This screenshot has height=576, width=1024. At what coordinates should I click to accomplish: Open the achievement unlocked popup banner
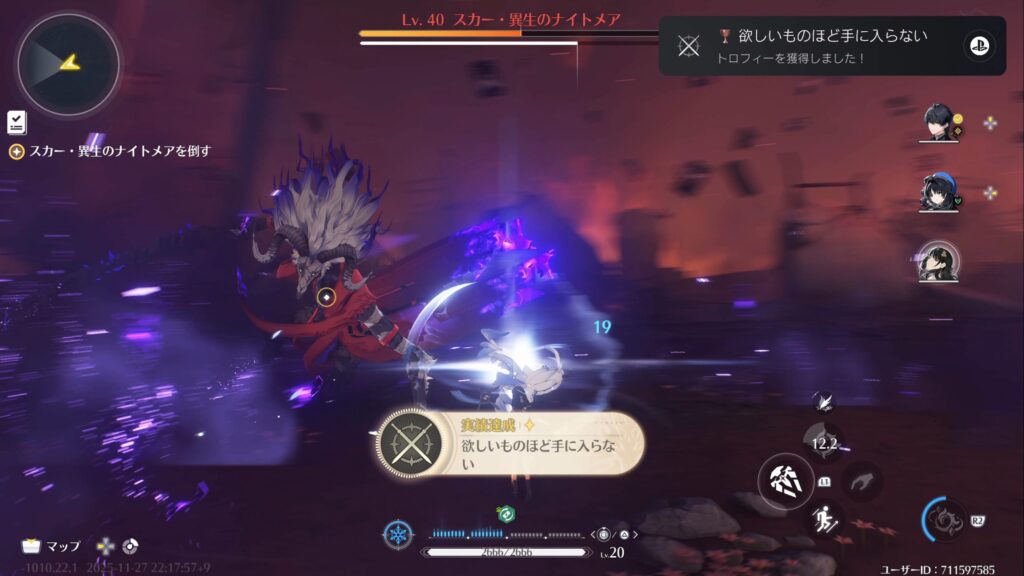click(x=510, y=444)
